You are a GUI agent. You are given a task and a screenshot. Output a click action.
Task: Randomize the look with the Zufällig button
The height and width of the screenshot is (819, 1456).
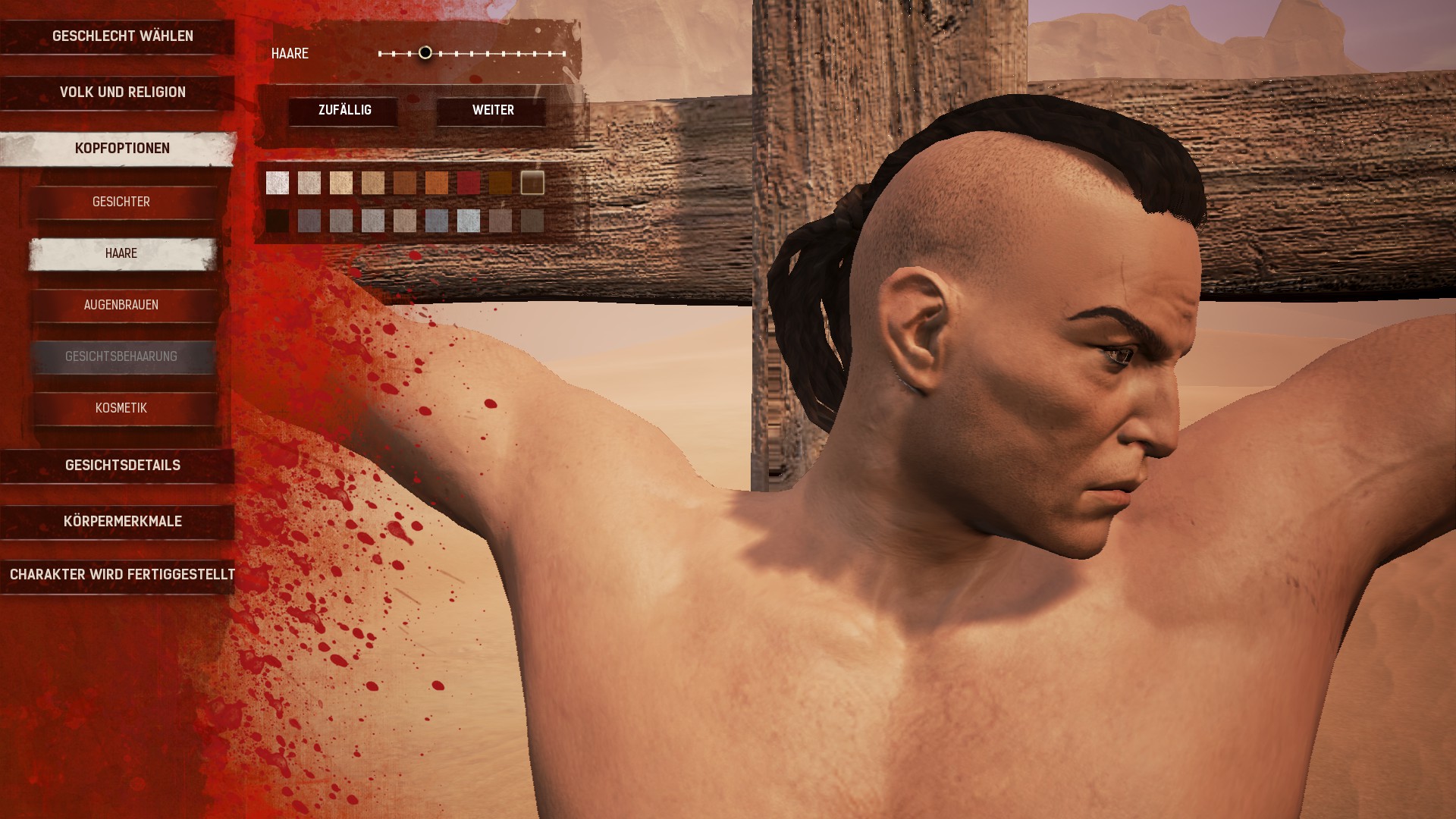click(x=344, y=111)
